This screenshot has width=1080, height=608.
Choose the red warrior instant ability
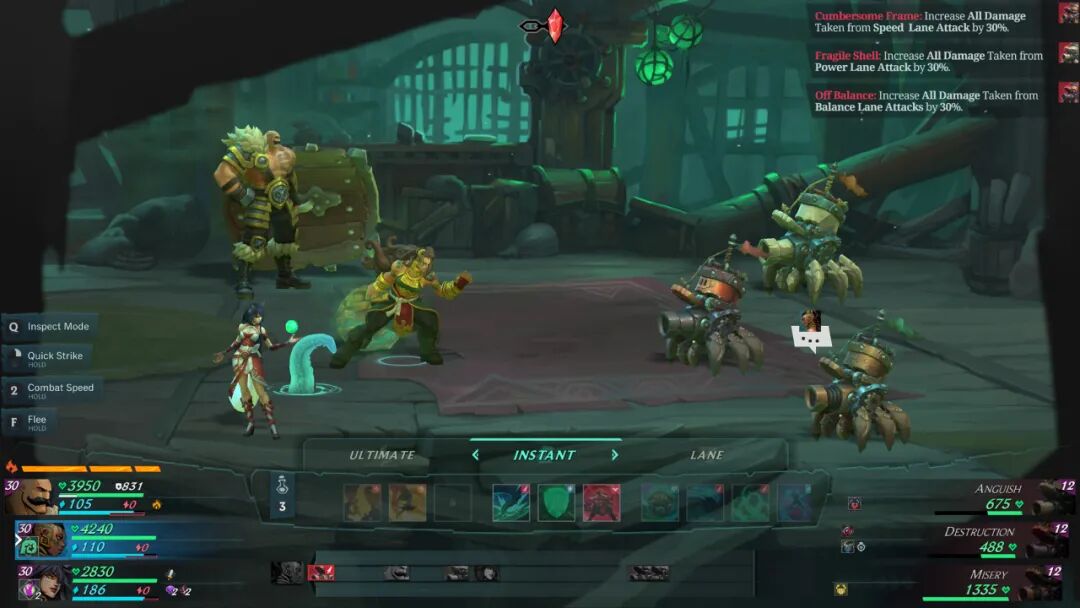pyautogui.click(x=601, y=502)
